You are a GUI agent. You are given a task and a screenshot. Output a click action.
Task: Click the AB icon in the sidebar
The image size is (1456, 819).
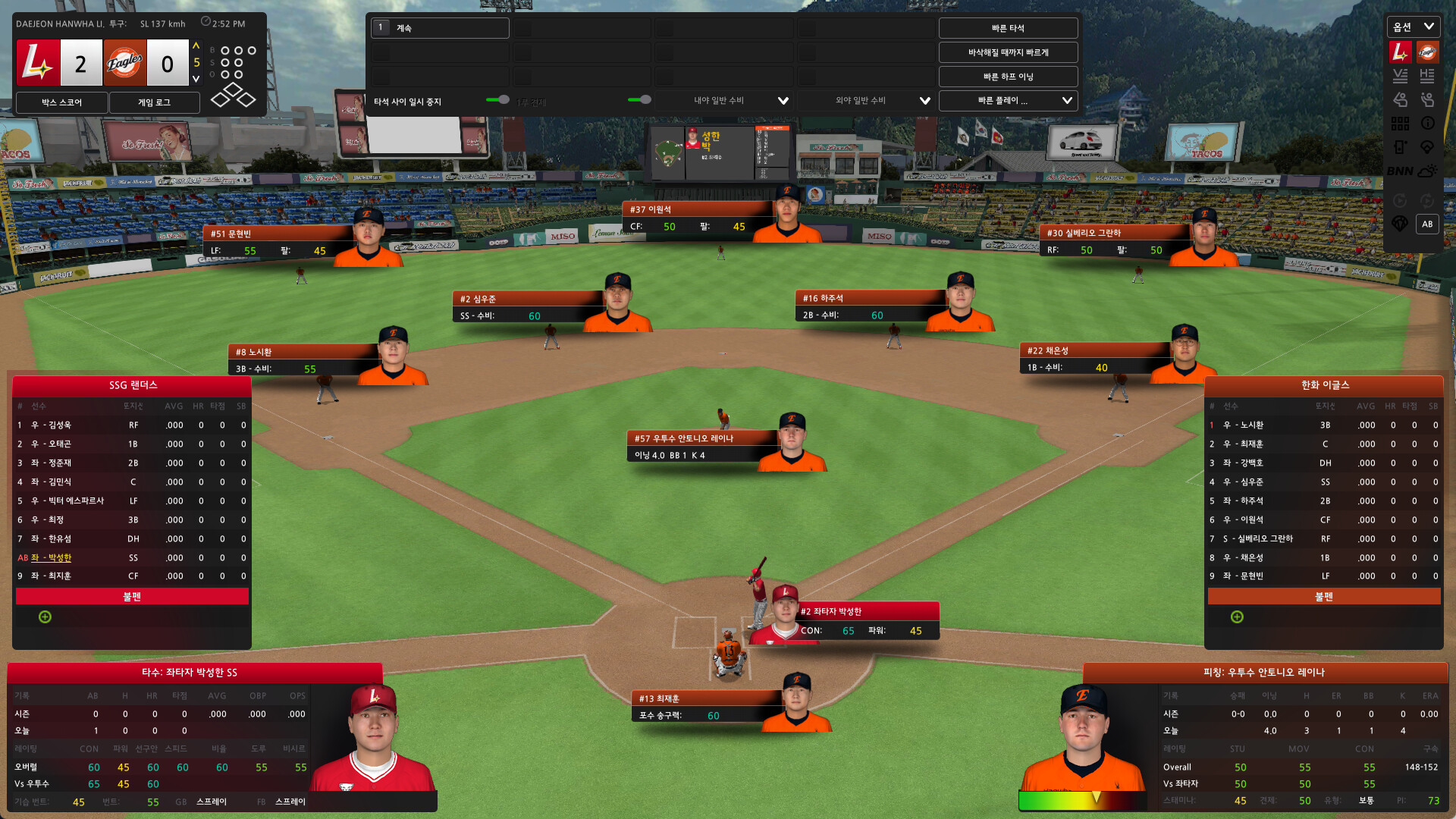point(1428,224)
